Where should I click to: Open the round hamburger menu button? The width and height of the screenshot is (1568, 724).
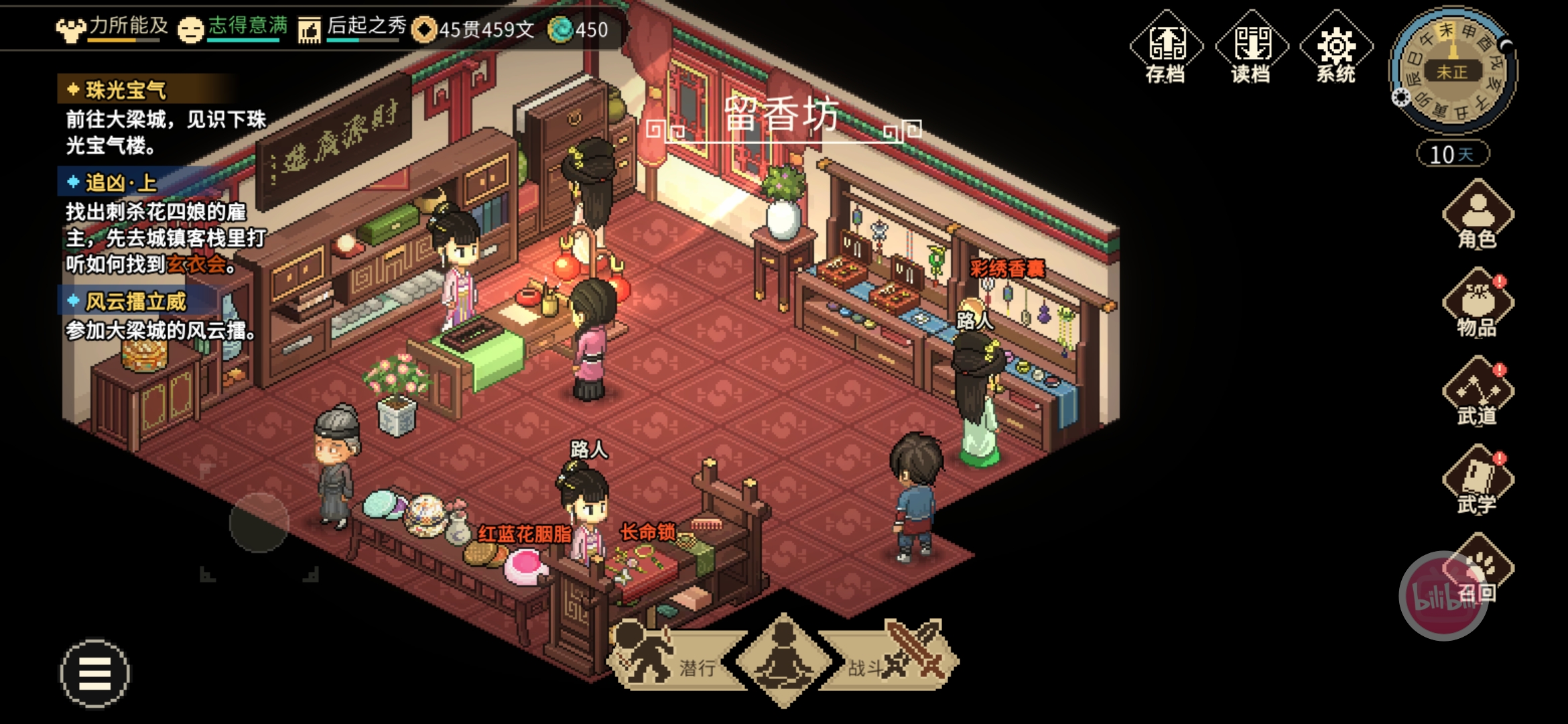pos(94,673)
